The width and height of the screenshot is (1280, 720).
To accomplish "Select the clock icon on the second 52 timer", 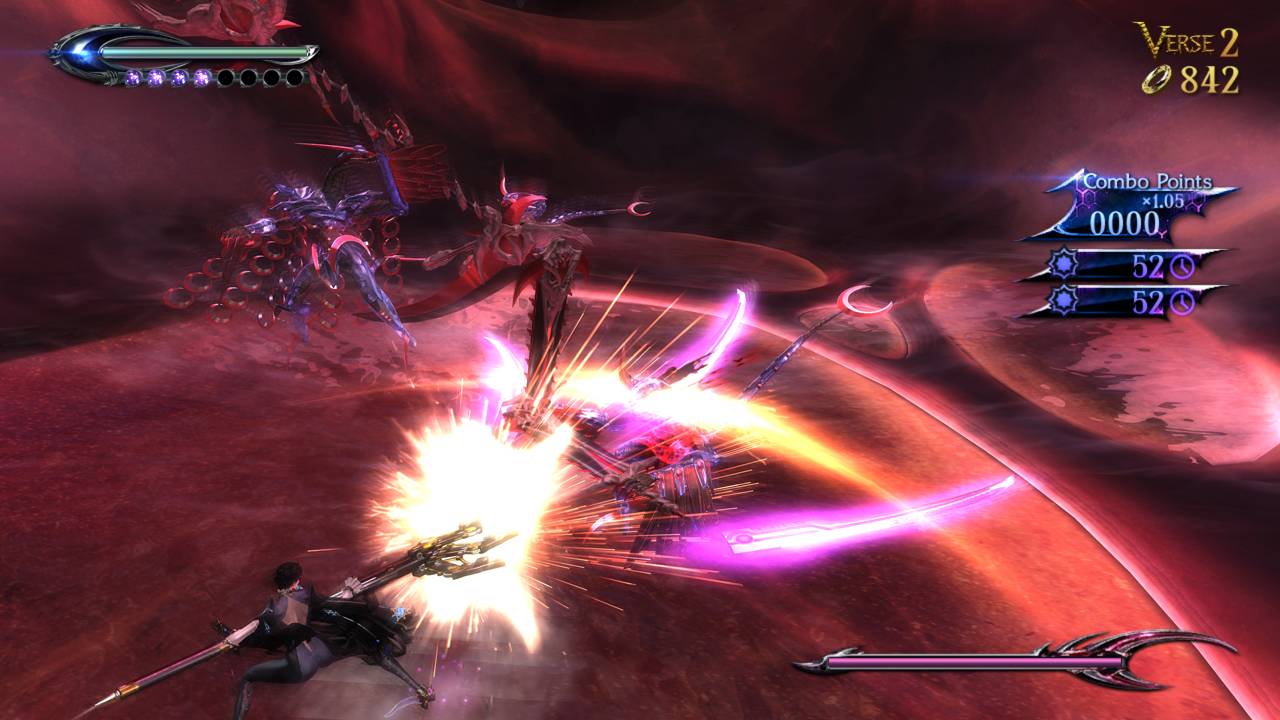I will tap(1183, 301).
